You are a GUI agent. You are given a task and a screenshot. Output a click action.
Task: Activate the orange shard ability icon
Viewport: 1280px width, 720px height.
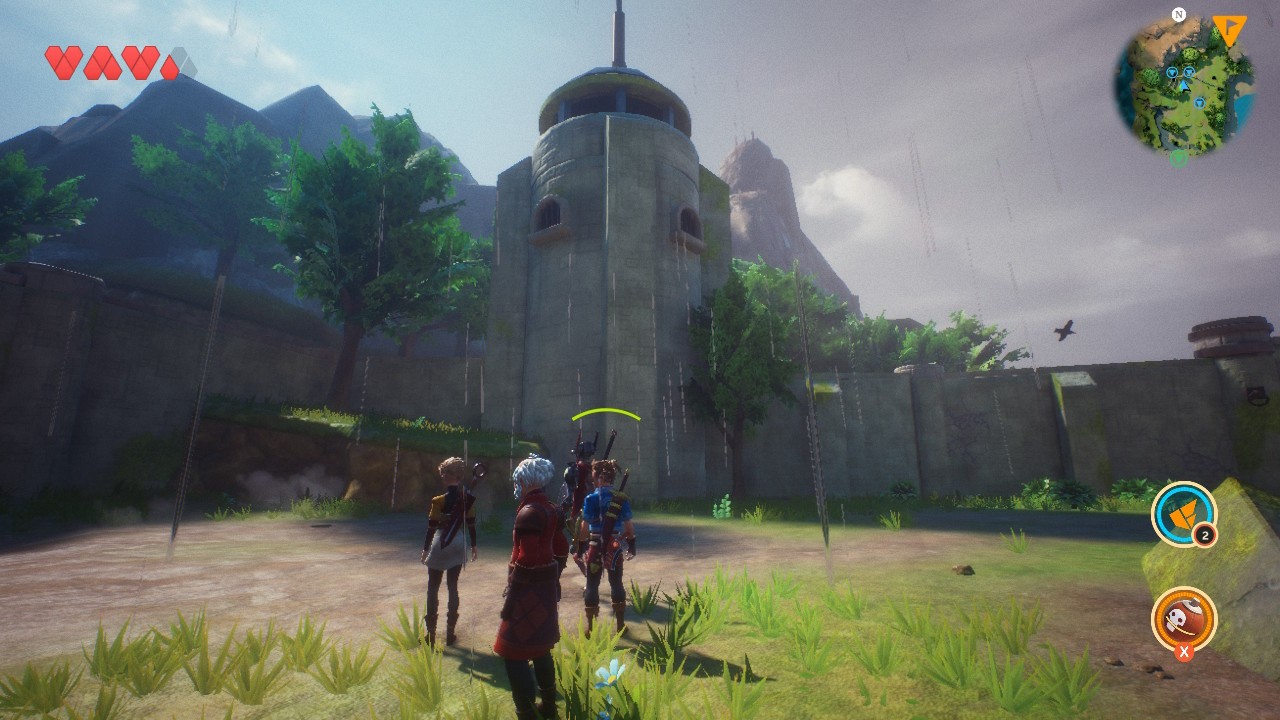tap(1183, 514)
